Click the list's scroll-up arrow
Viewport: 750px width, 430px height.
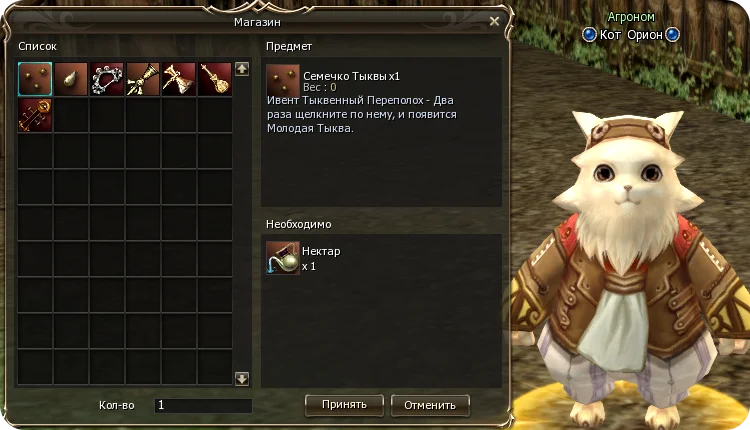[x=241, y=69]
